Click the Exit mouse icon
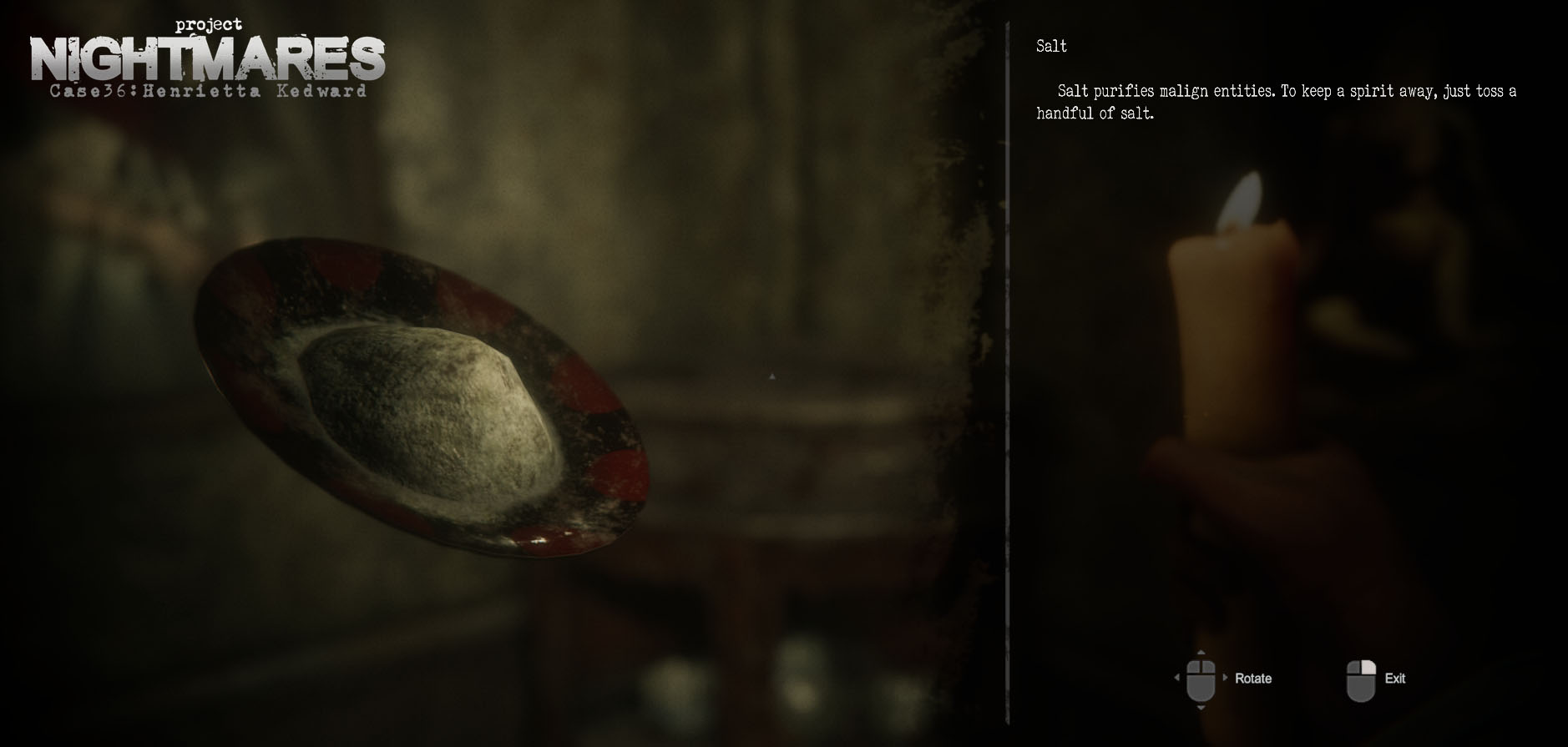This screenshot has height=747, width=1568. (1362, 679)
